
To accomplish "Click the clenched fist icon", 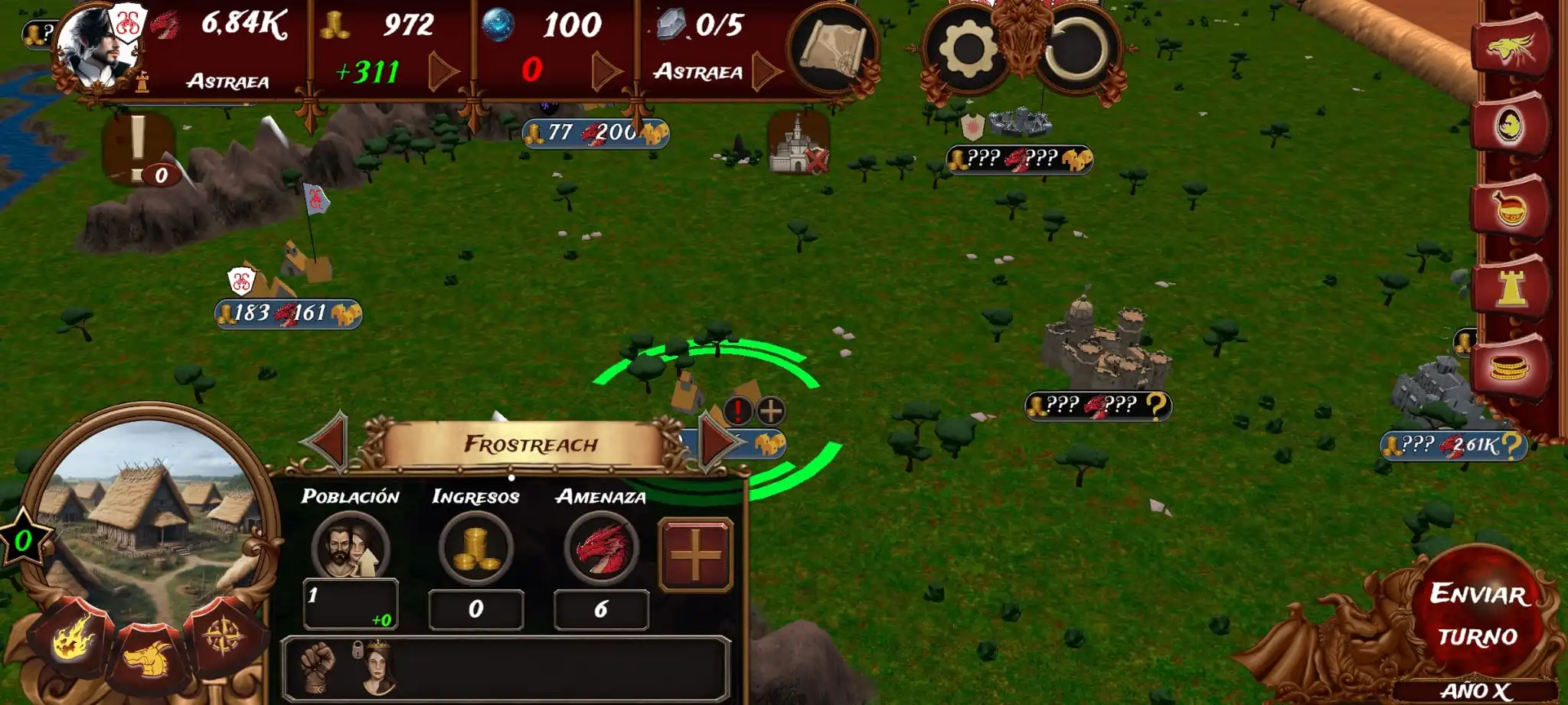I will coord(318,666).
